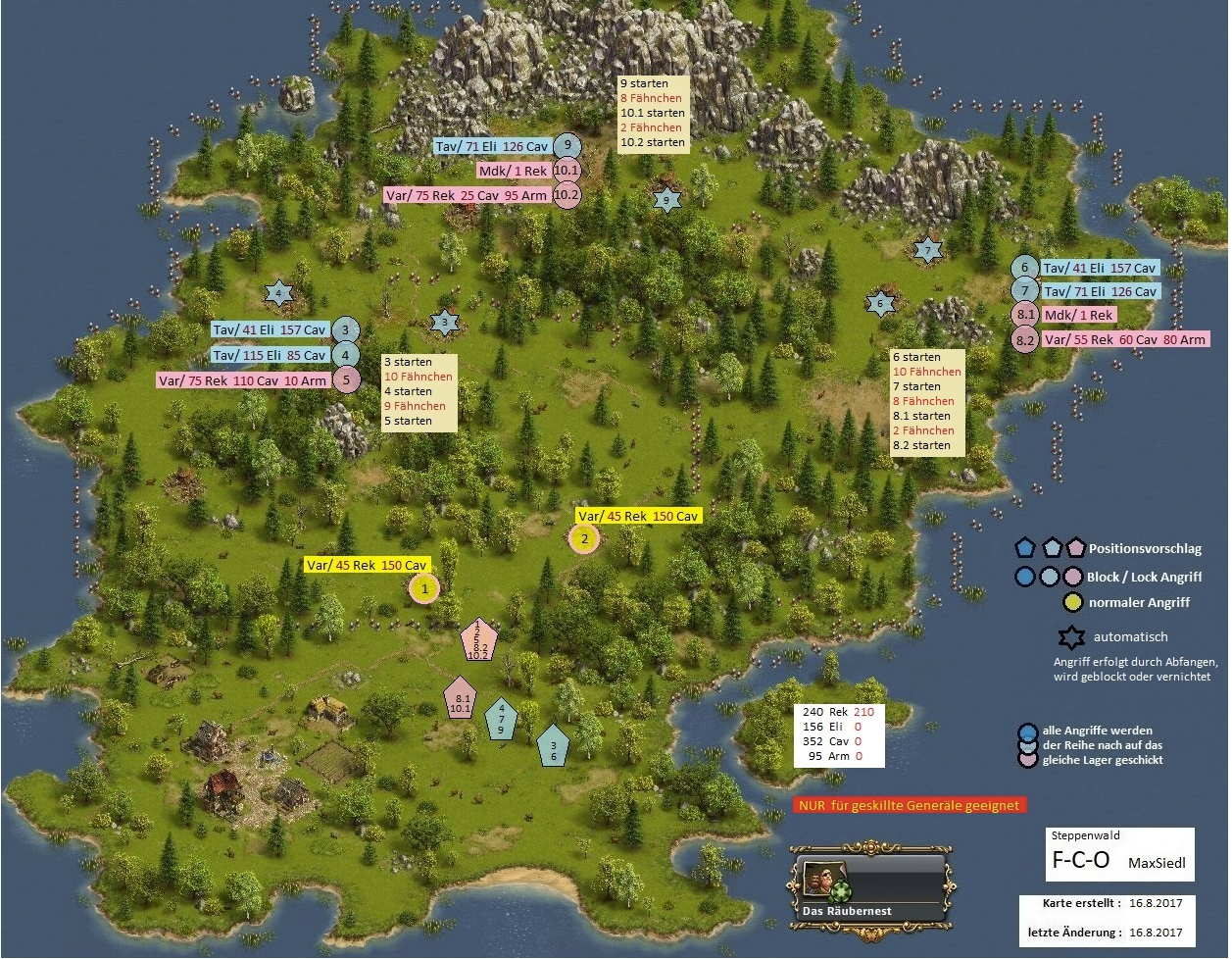Screen dimensions: 1232x959
Task: Click the blue circle marker numbered 3
Action: (345, 330)
